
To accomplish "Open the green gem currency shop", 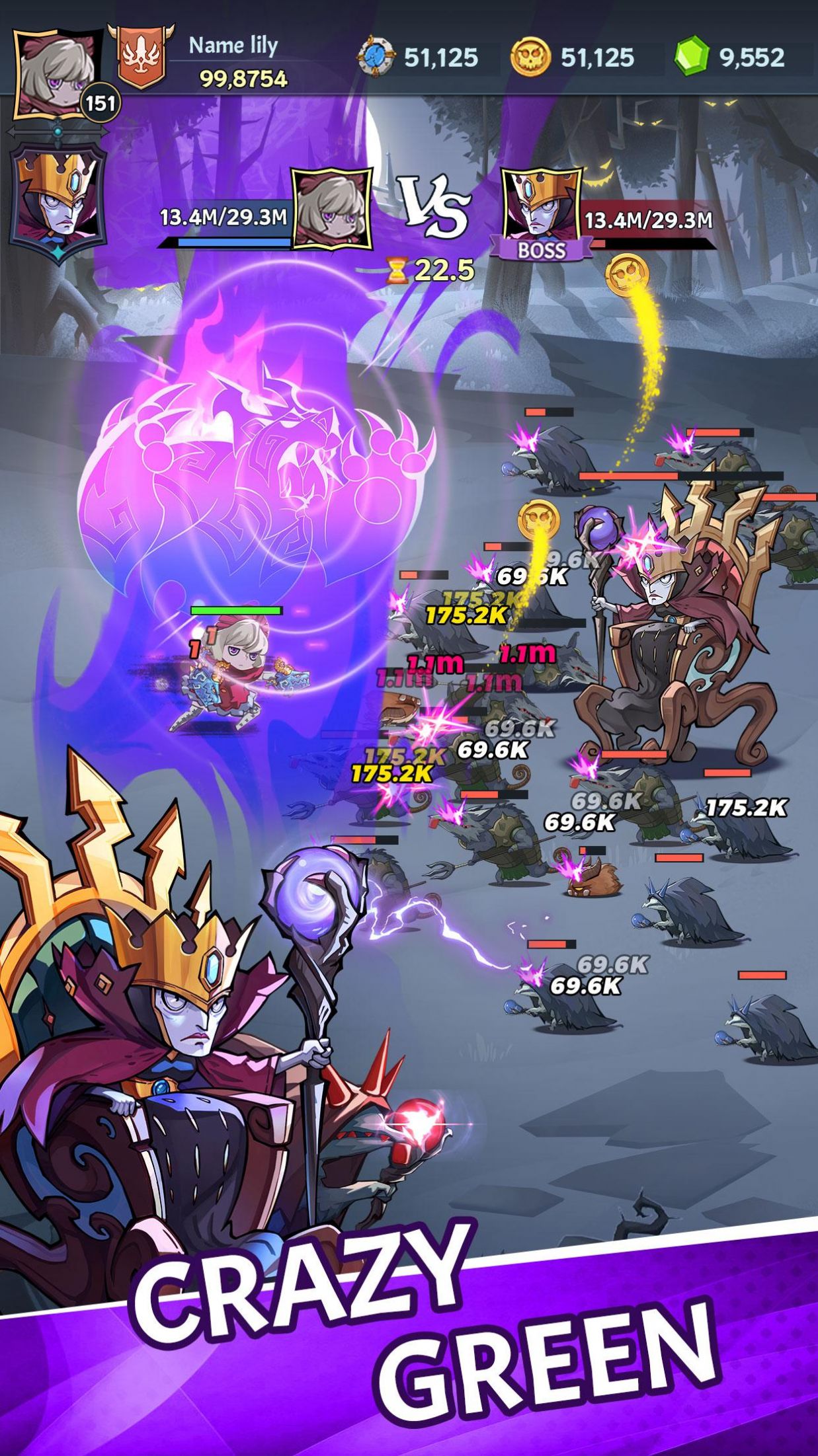I will pos(692,57).
